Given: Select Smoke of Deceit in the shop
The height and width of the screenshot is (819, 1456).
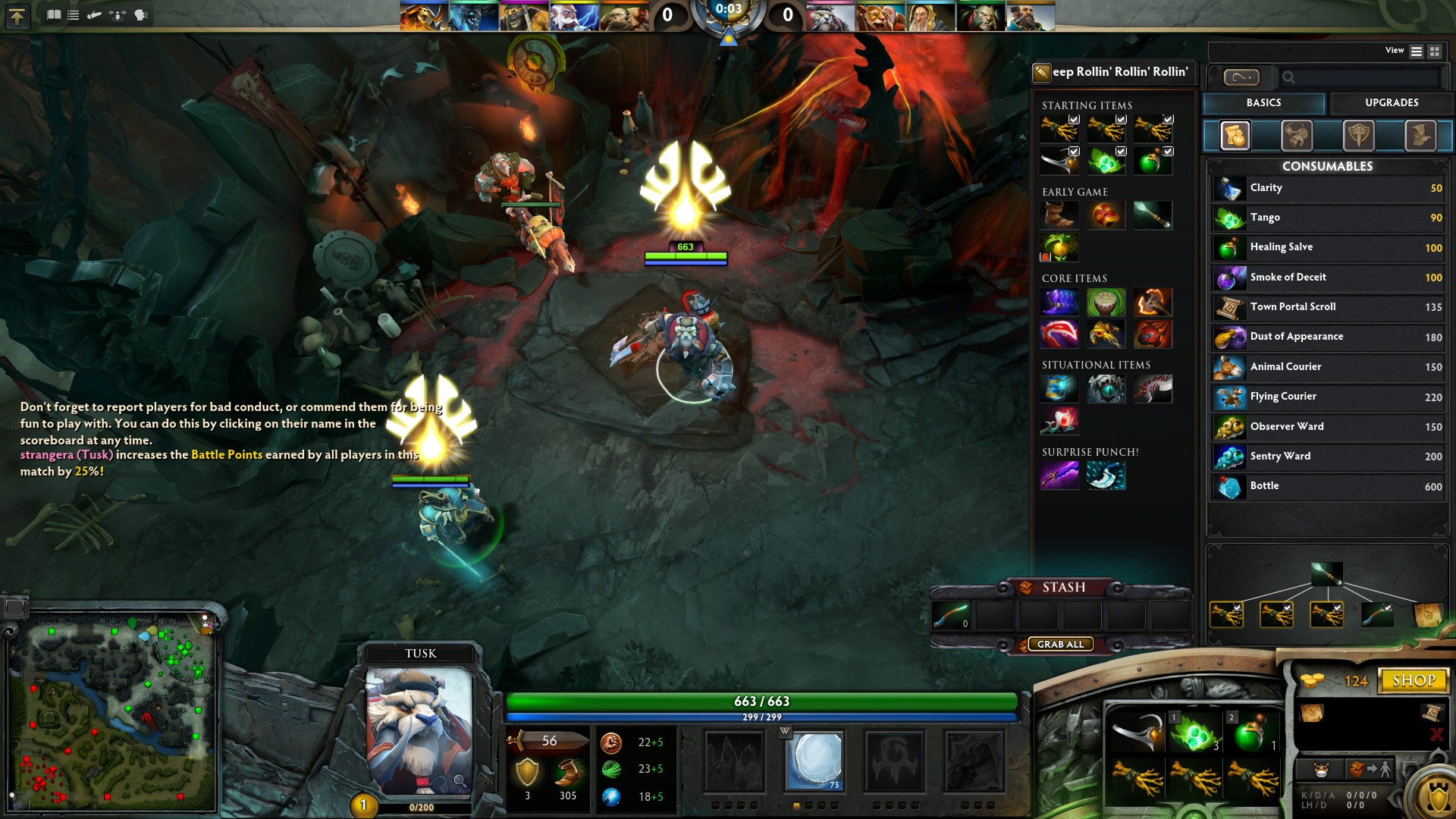Looking at the screenshot, I should pos(1327,278).
